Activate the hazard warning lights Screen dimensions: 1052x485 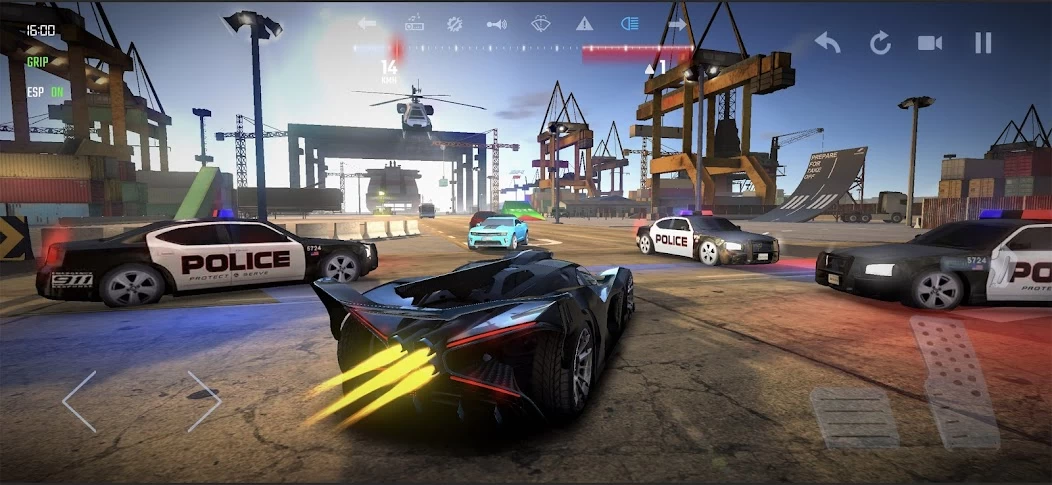[x=584, y=23]
